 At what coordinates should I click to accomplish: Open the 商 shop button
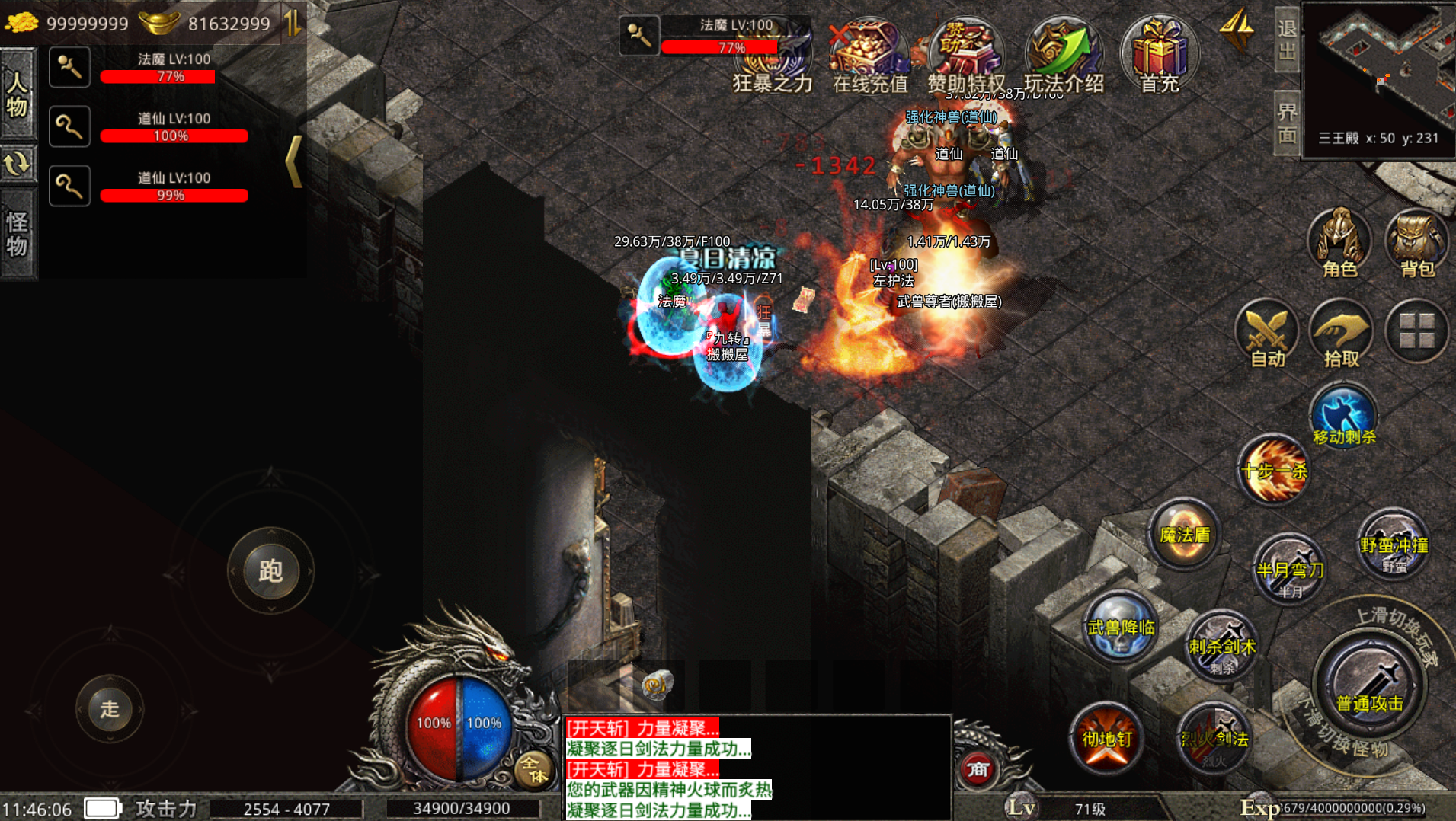(x=978, y=769)
